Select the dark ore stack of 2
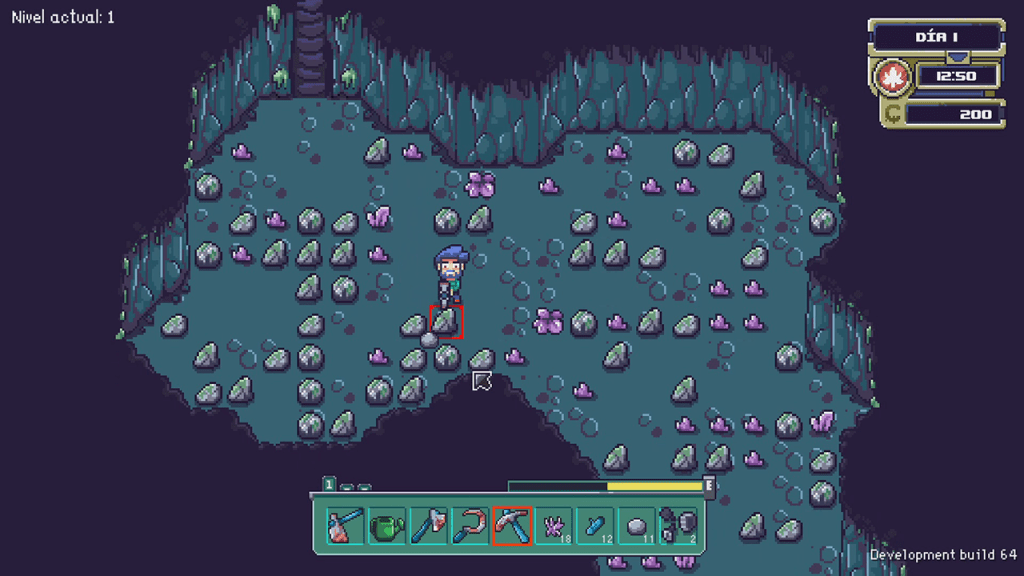Screen dimensions: 1024x576 point(677,525)
